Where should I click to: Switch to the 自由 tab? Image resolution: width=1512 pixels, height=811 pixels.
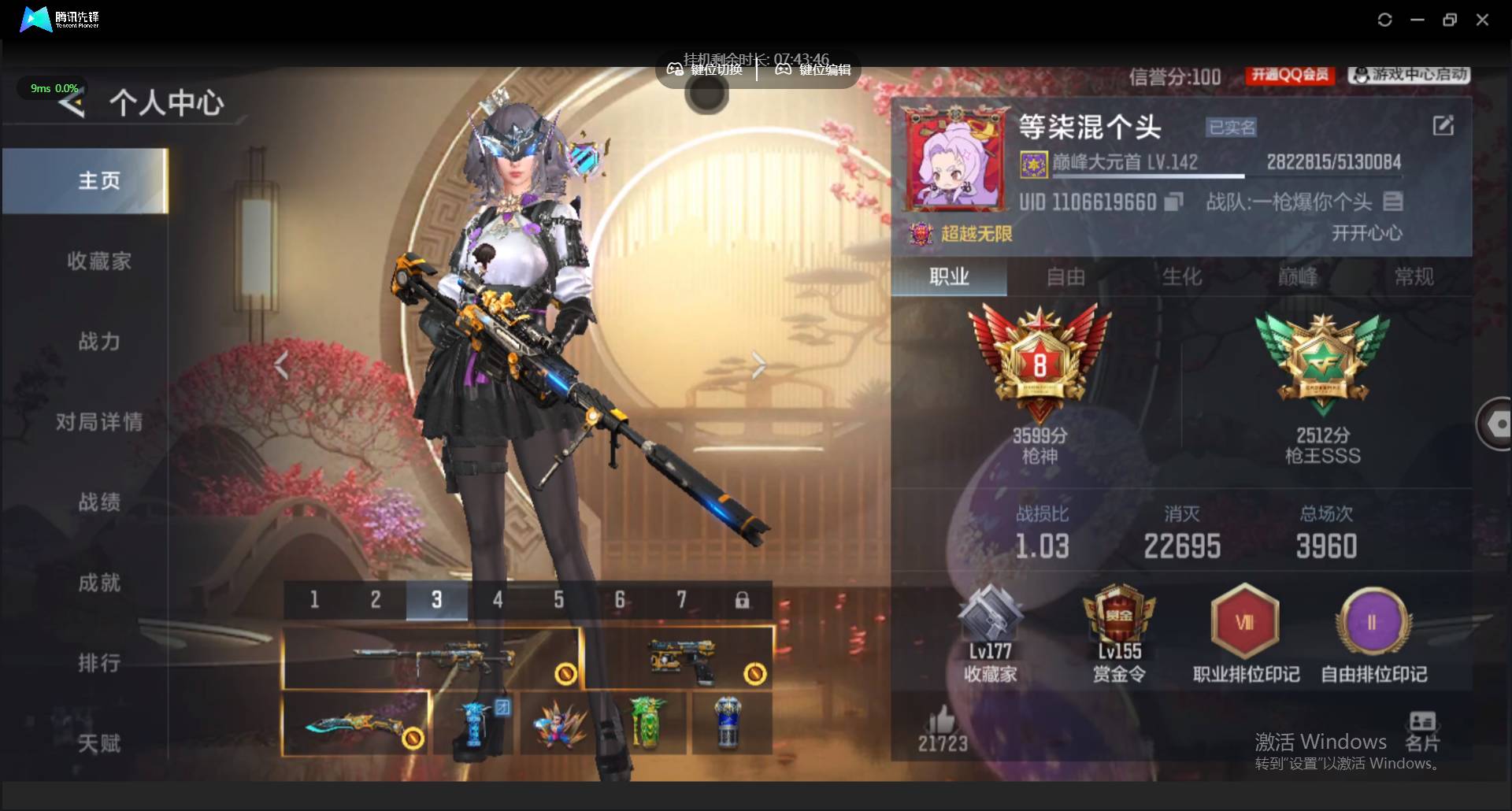tap(1065, 277)
